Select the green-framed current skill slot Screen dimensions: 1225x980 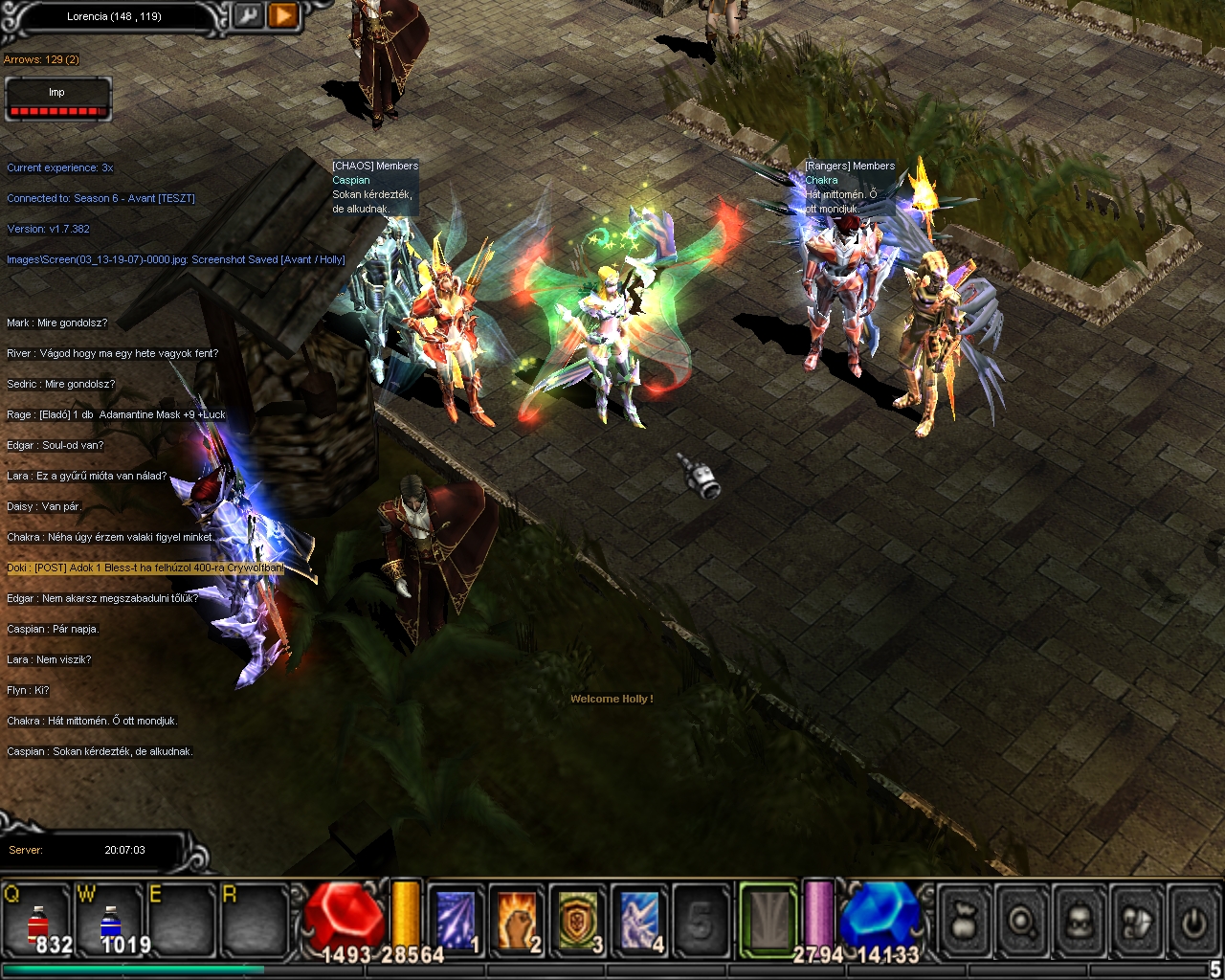tap(768, 921)
